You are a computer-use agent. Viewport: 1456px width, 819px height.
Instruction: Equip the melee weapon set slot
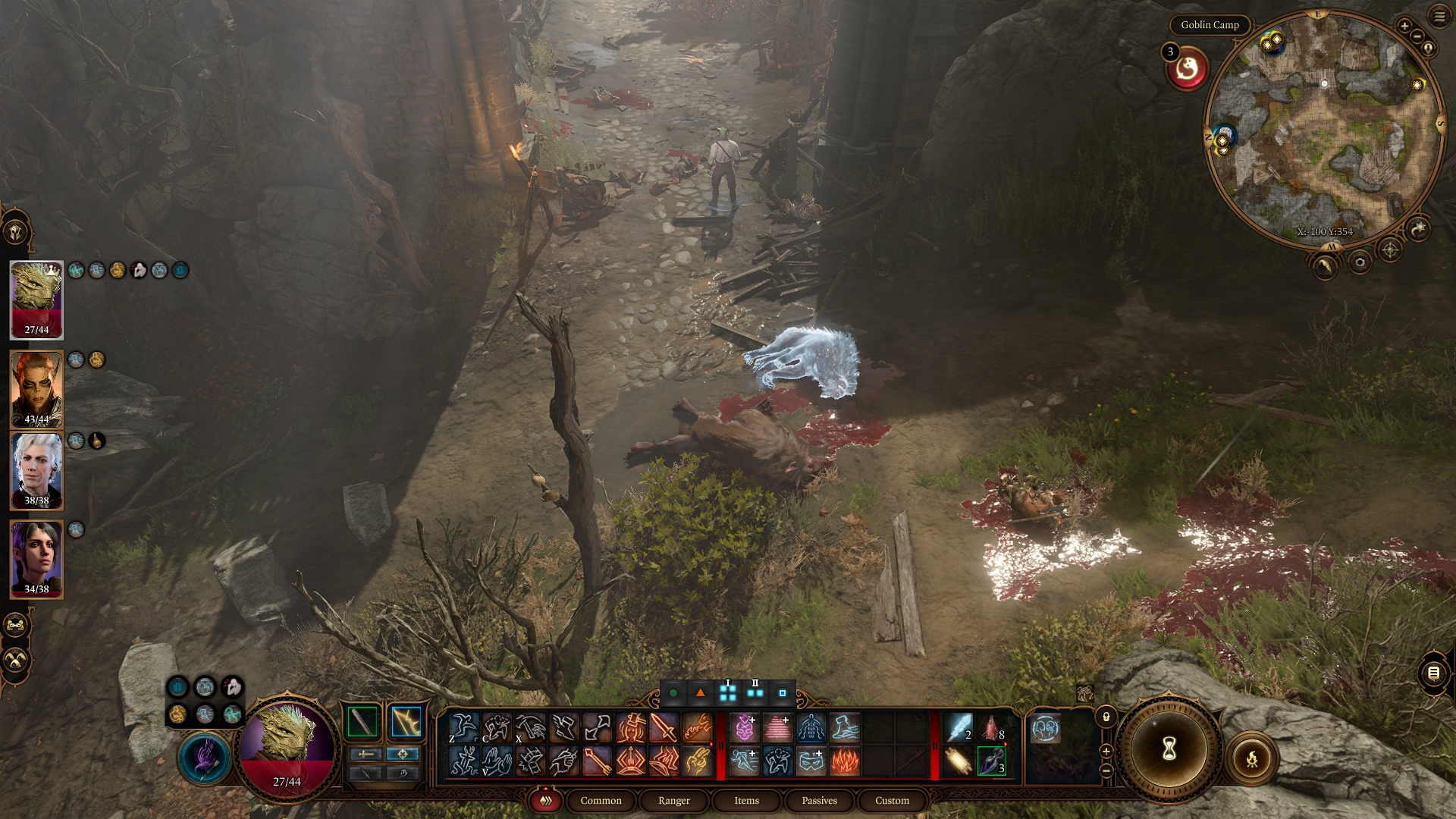(x=362, y=722)
